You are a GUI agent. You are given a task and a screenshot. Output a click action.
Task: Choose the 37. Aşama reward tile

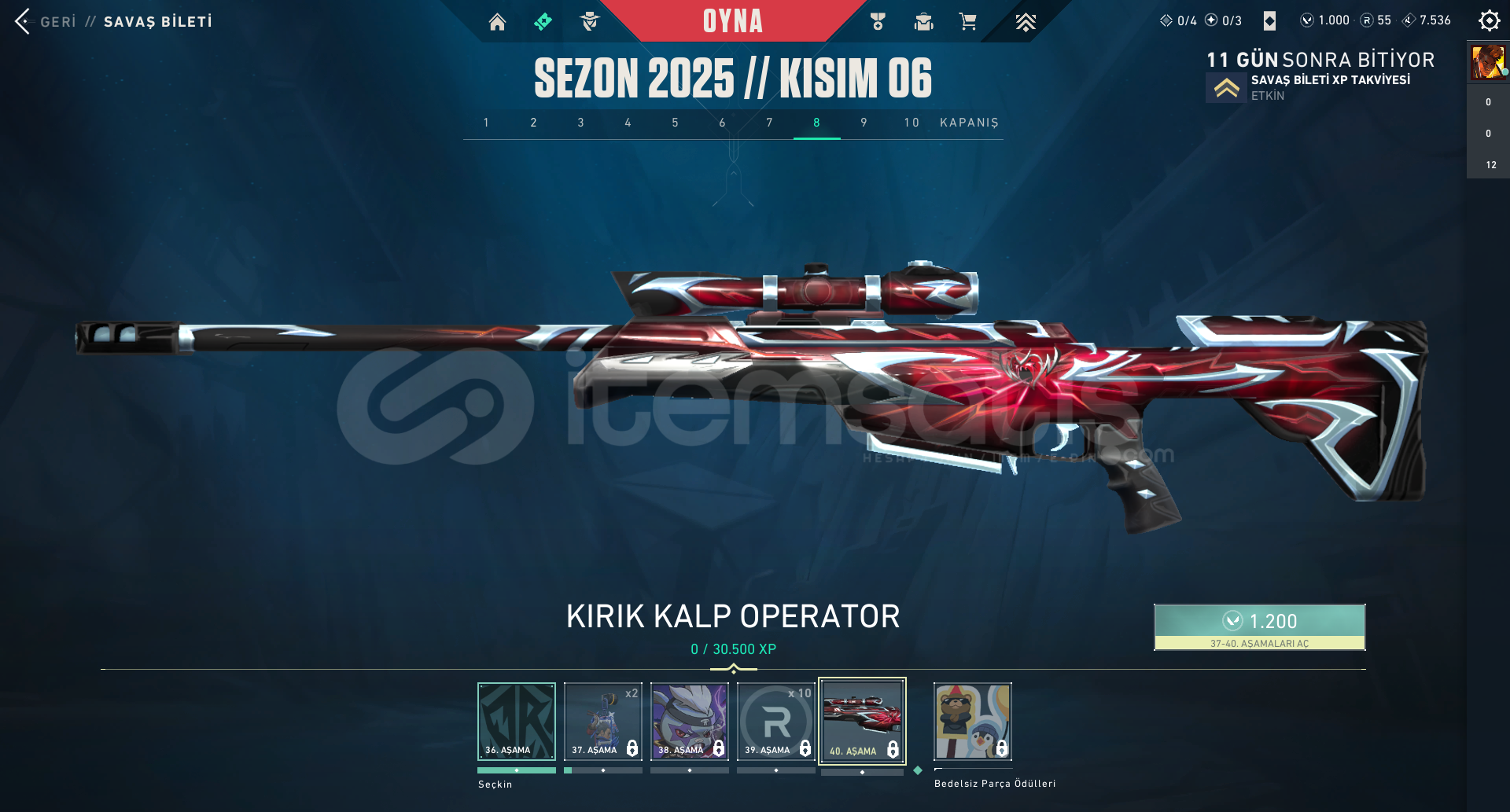coord(603,721)
